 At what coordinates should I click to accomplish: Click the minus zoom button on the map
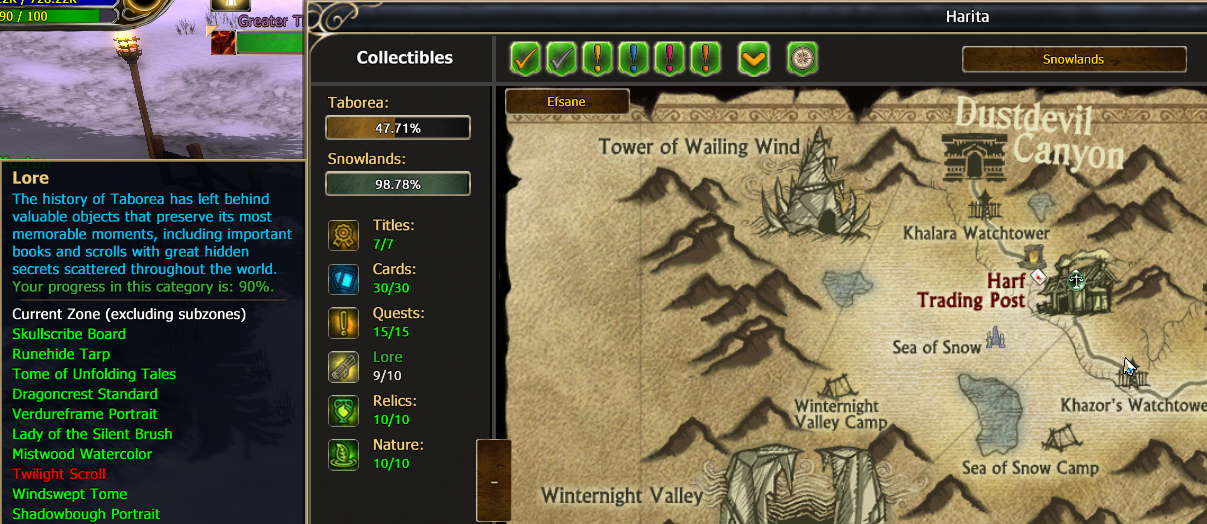pyautogui.click(x=494, y=481)
